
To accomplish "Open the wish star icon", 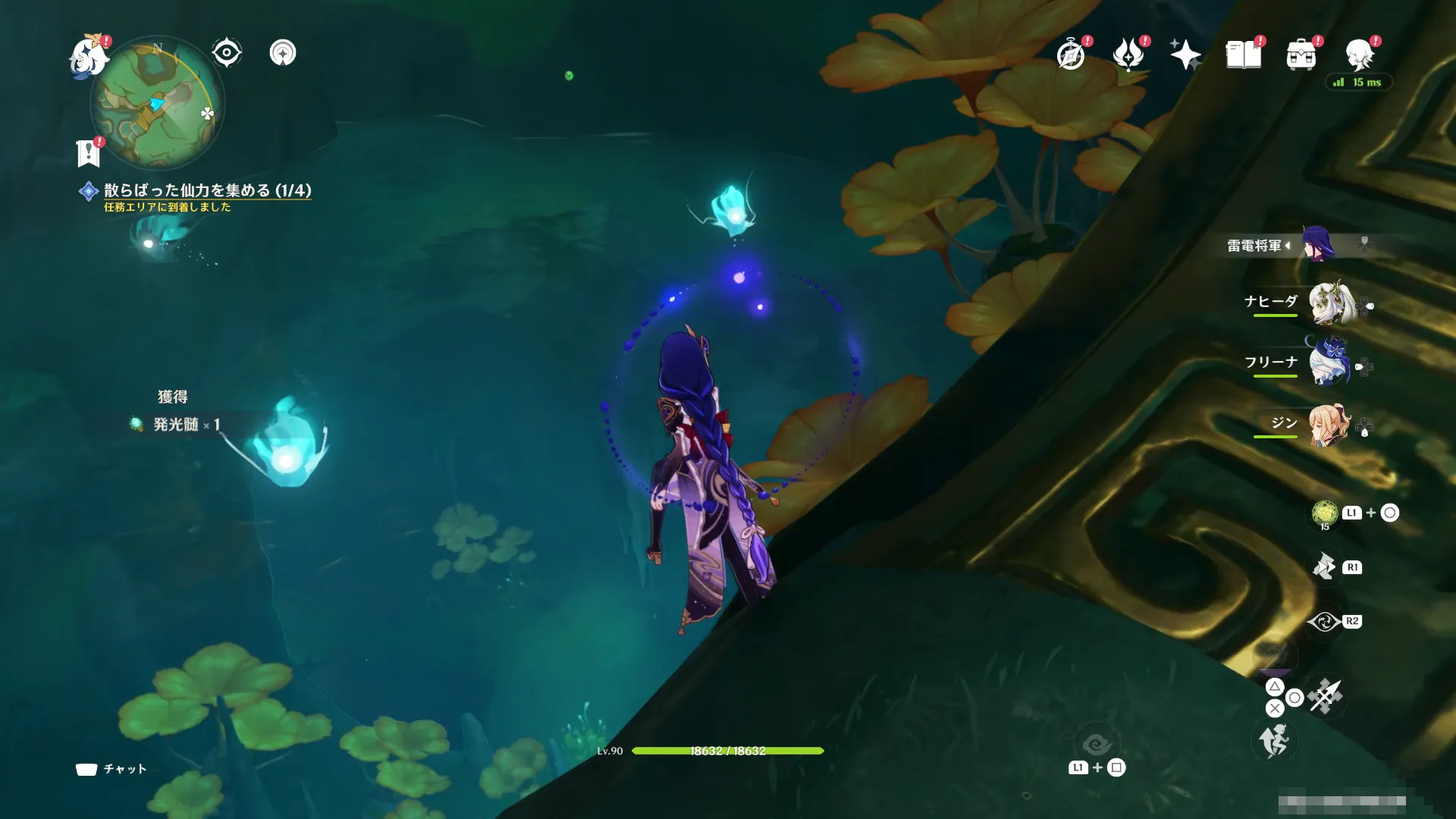I will (1185, 55).
